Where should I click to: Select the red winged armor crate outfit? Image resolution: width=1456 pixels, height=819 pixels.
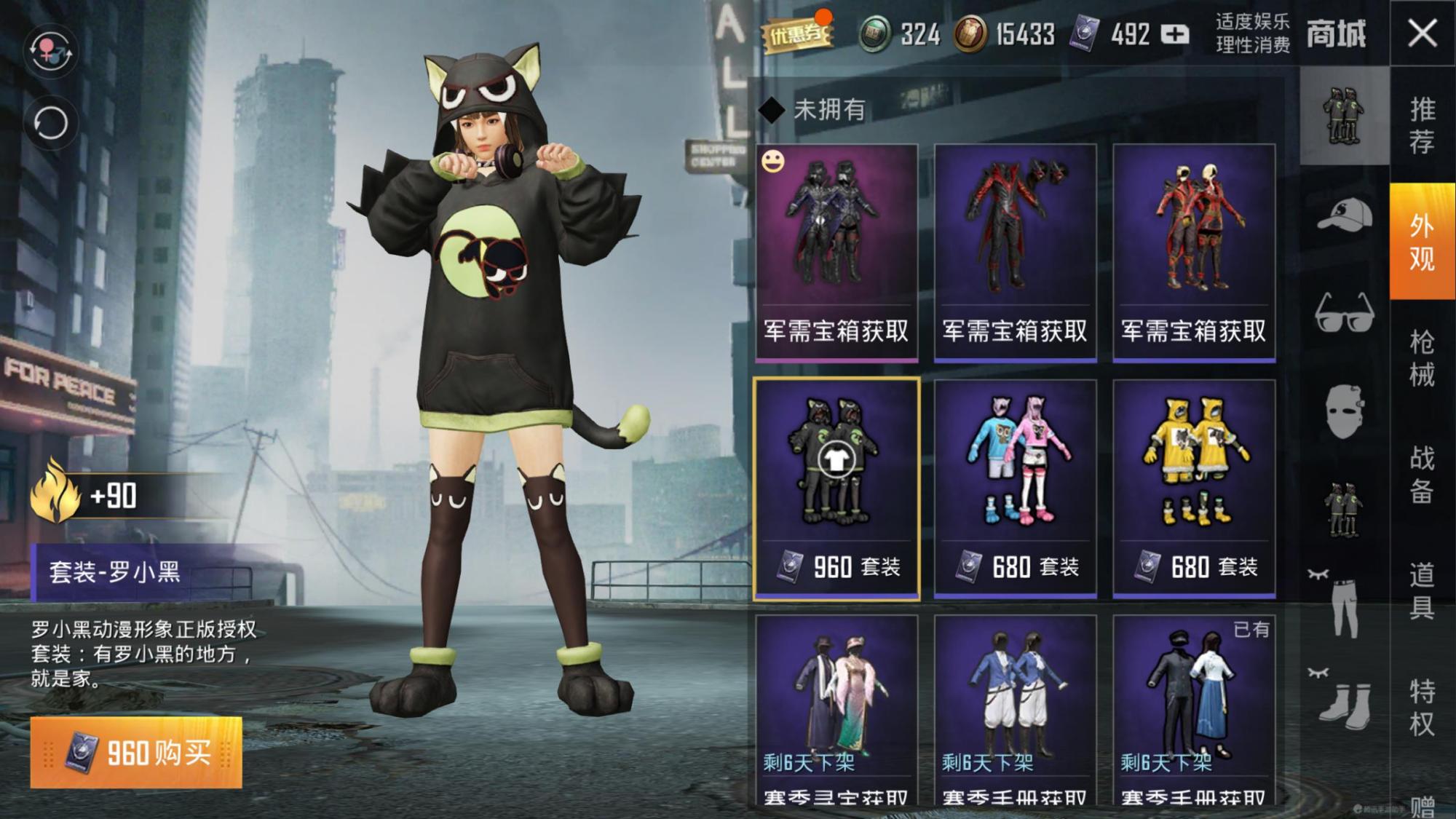(x=1015, y=252)
